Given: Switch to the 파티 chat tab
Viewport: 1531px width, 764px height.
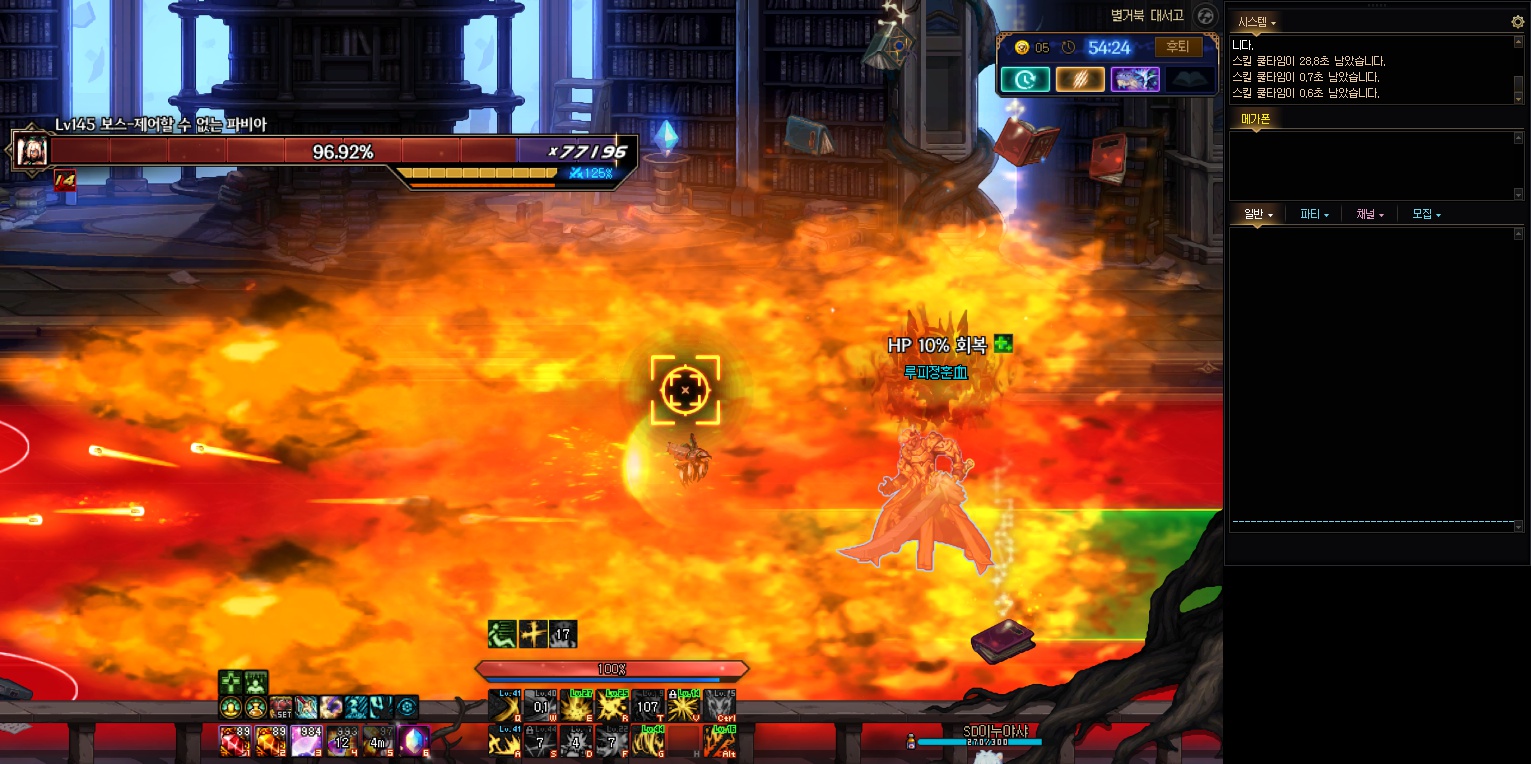Looking at the screenshot, I should pos(1314,214).
